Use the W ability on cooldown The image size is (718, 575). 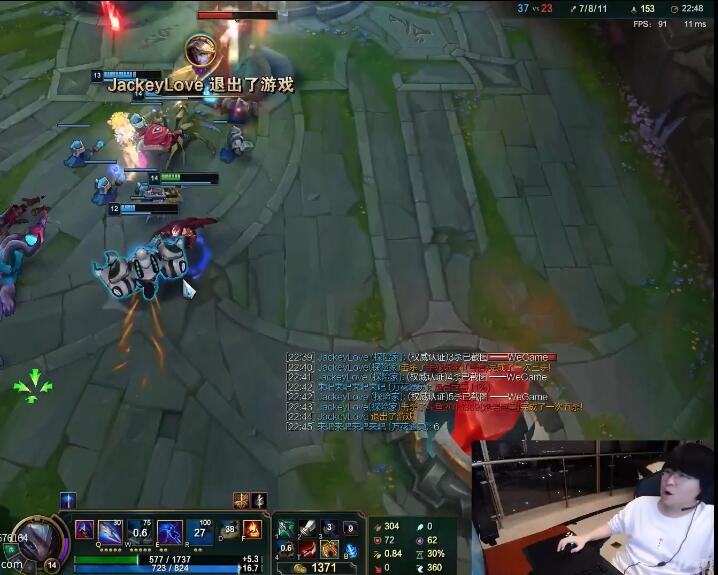click(x=141, y=531)
